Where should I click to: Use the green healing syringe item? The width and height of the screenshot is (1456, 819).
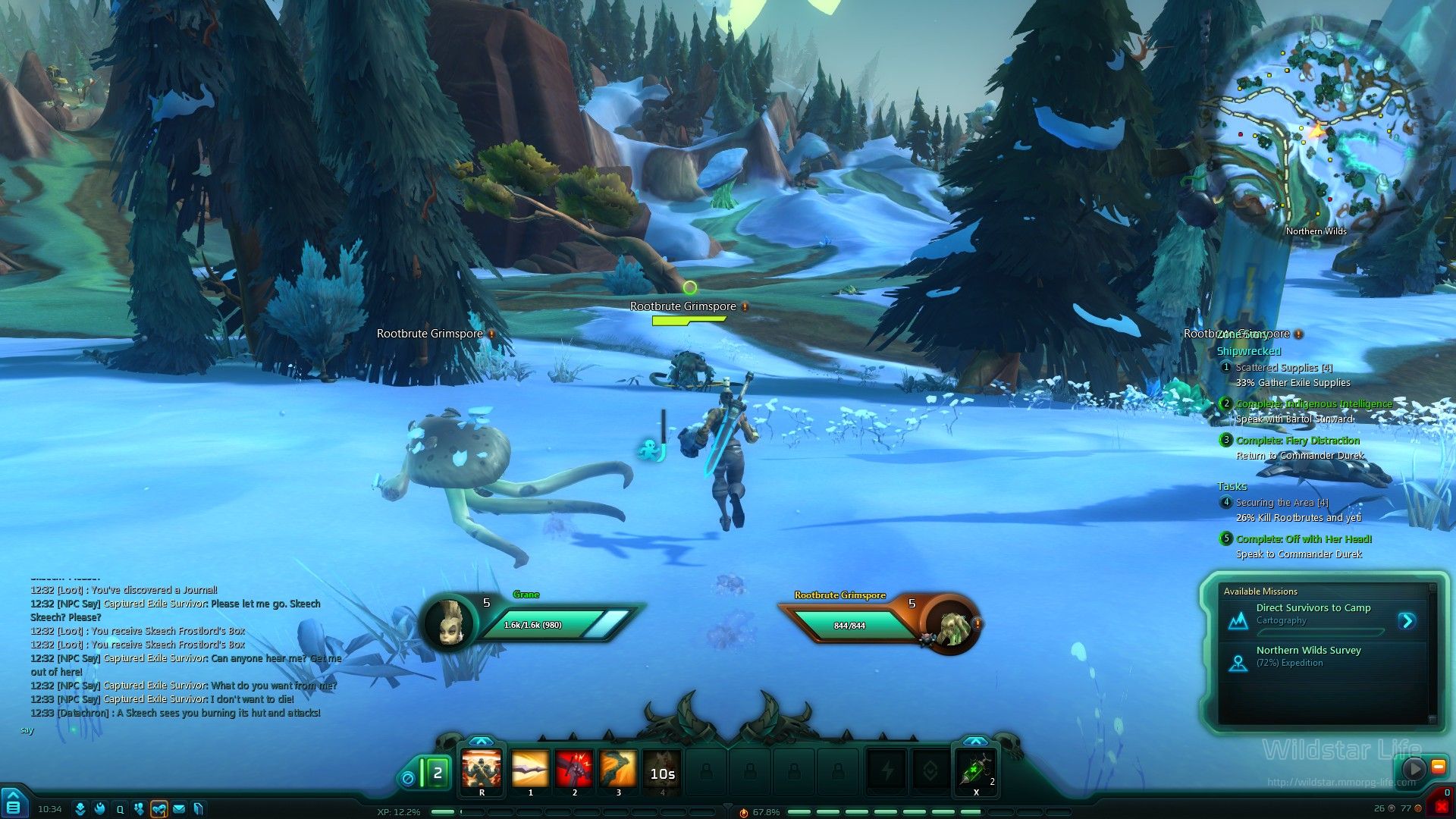(977, 771)
